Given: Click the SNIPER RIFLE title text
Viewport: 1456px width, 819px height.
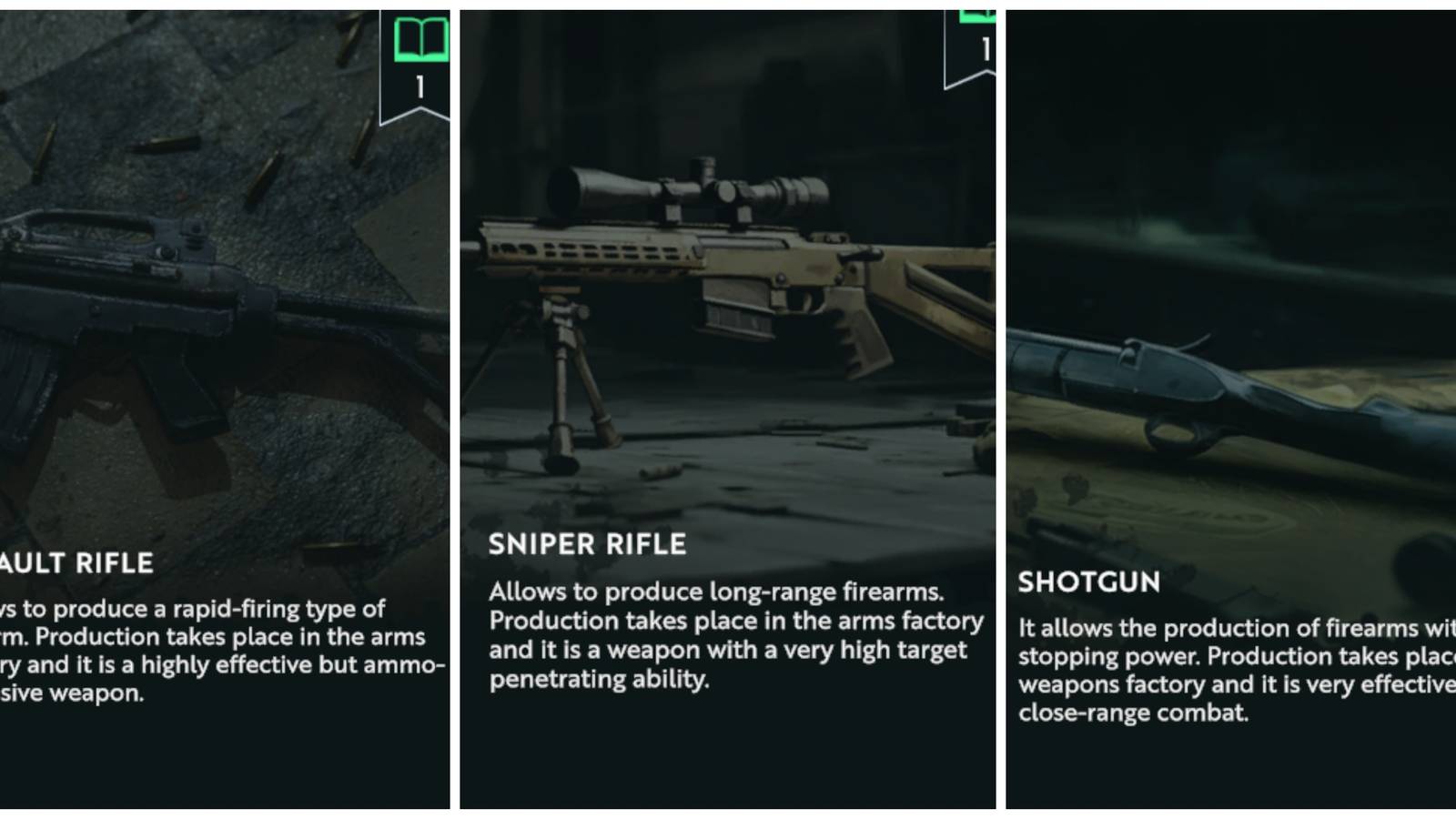Looking at the screenshot, I should pyautogui.click(x=587, y=545).
